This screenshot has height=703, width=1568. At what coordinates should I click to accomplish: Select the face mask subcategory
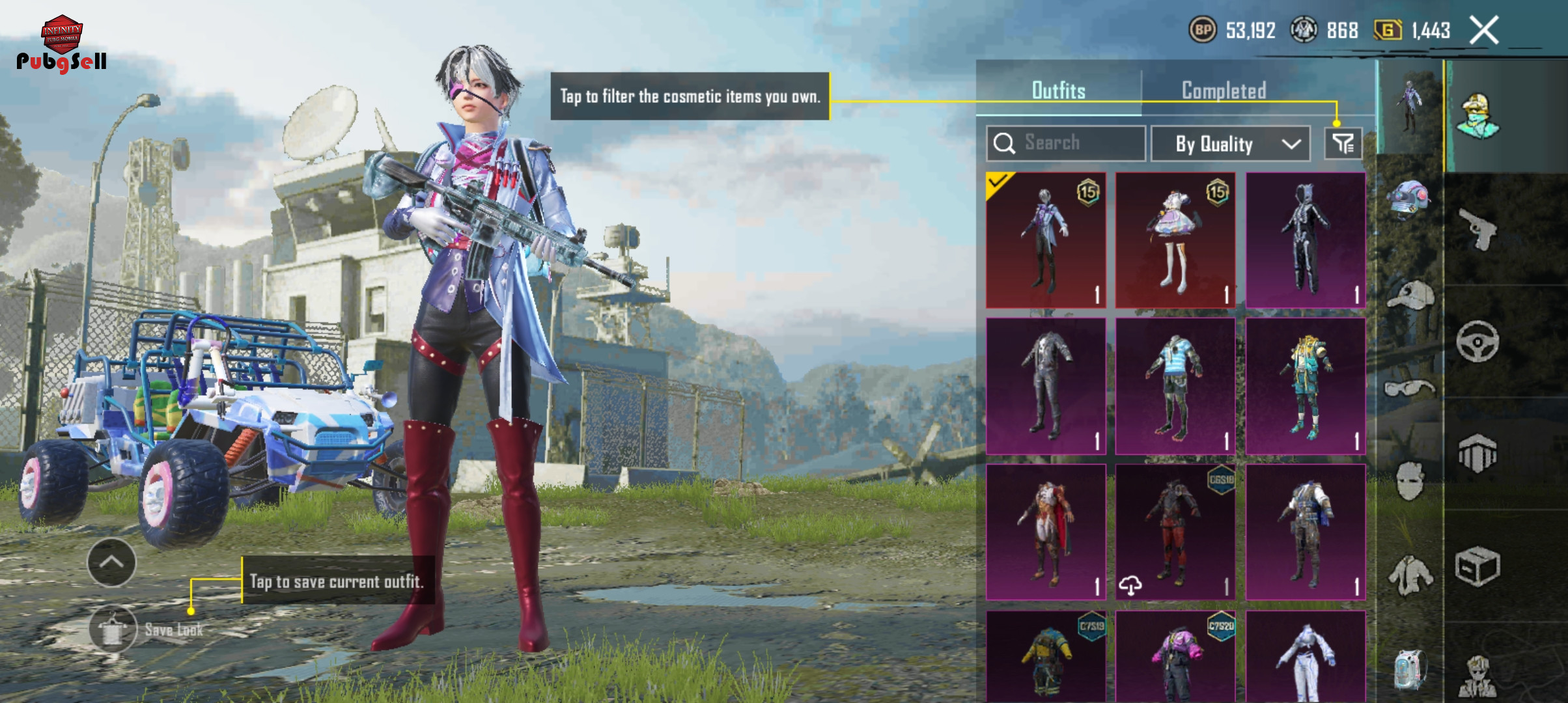coord(1409,481)
